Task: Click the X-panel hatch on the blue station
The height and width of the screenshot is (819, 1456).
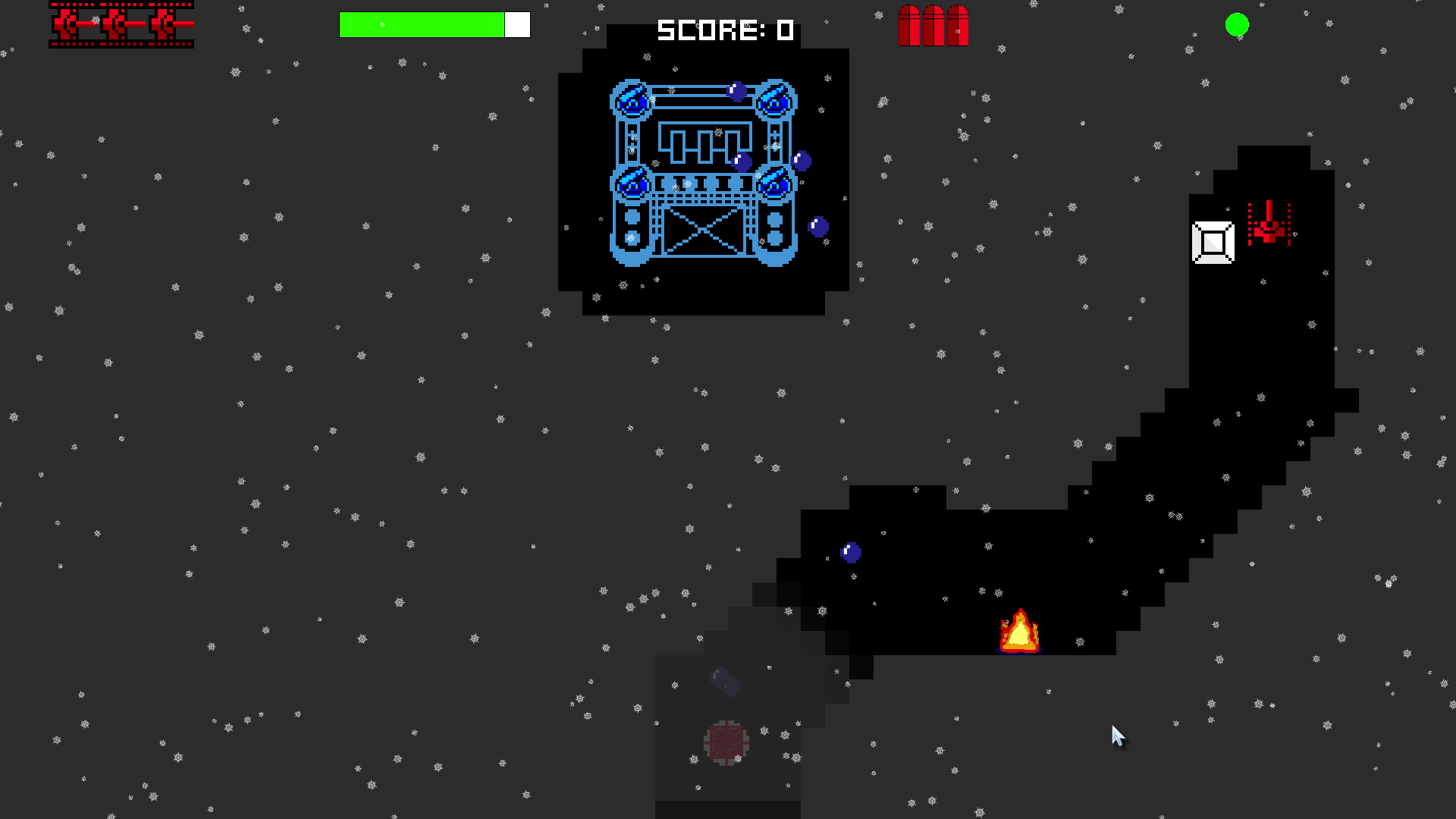Action: click(x=704, y=230)
